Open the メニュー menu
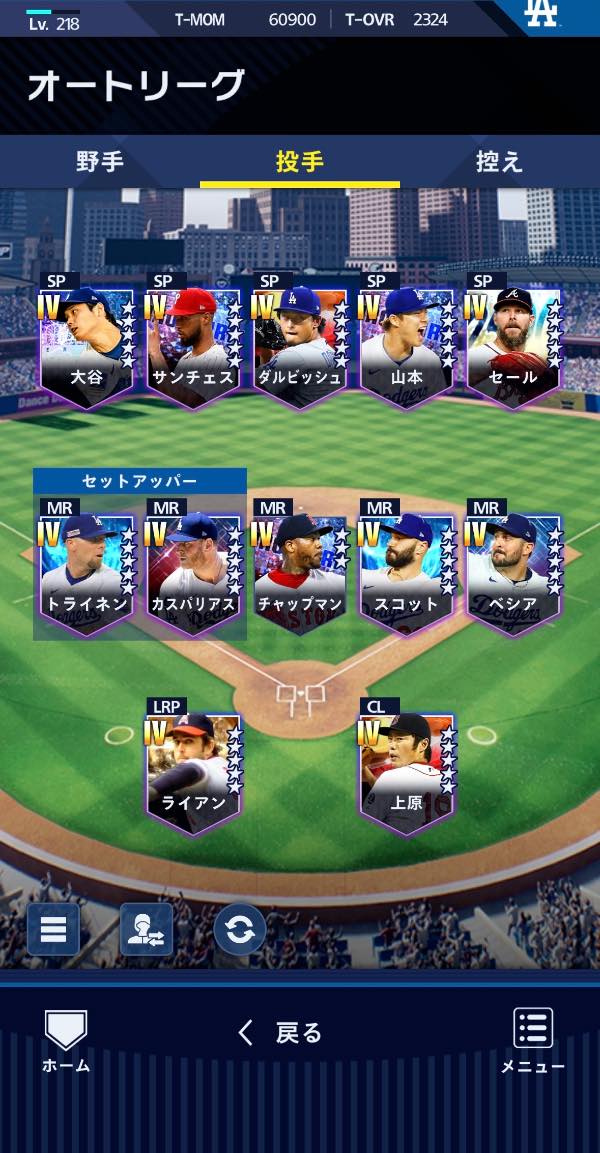This screenshot has height=1153, width=600. pos(533,1040)
